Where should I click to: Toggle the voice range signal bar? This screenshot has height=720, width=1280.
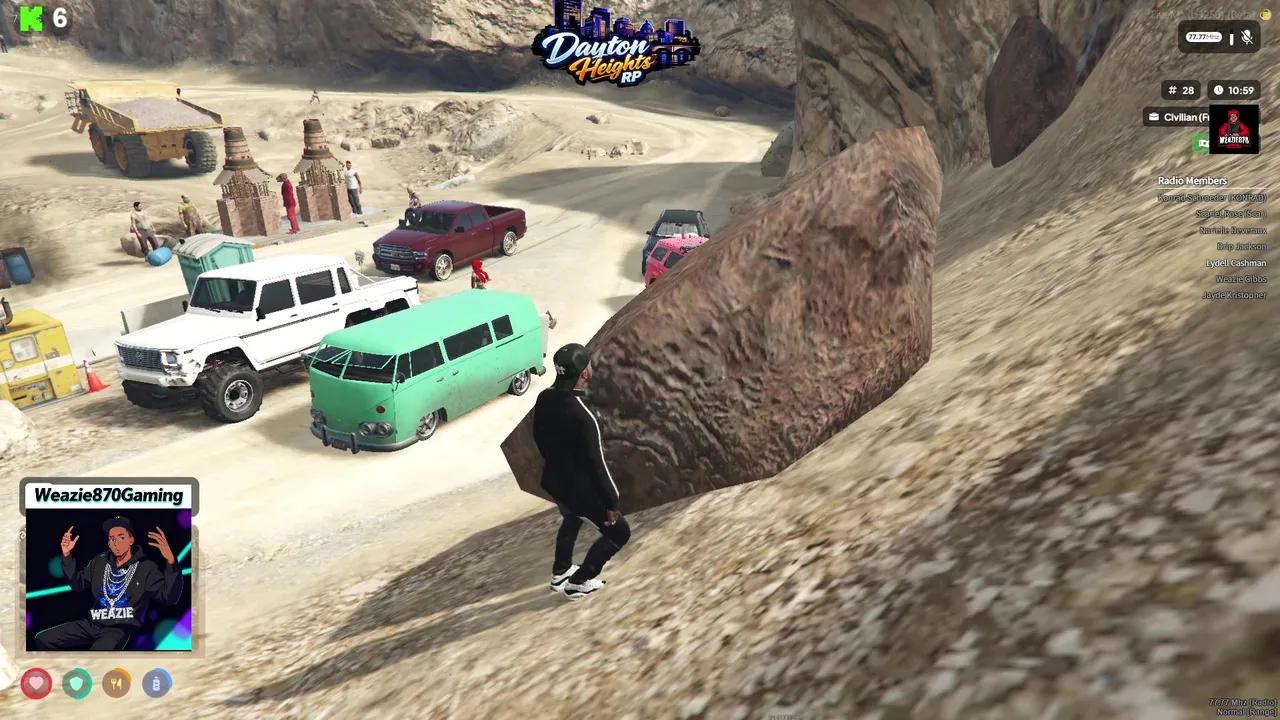1231,37
